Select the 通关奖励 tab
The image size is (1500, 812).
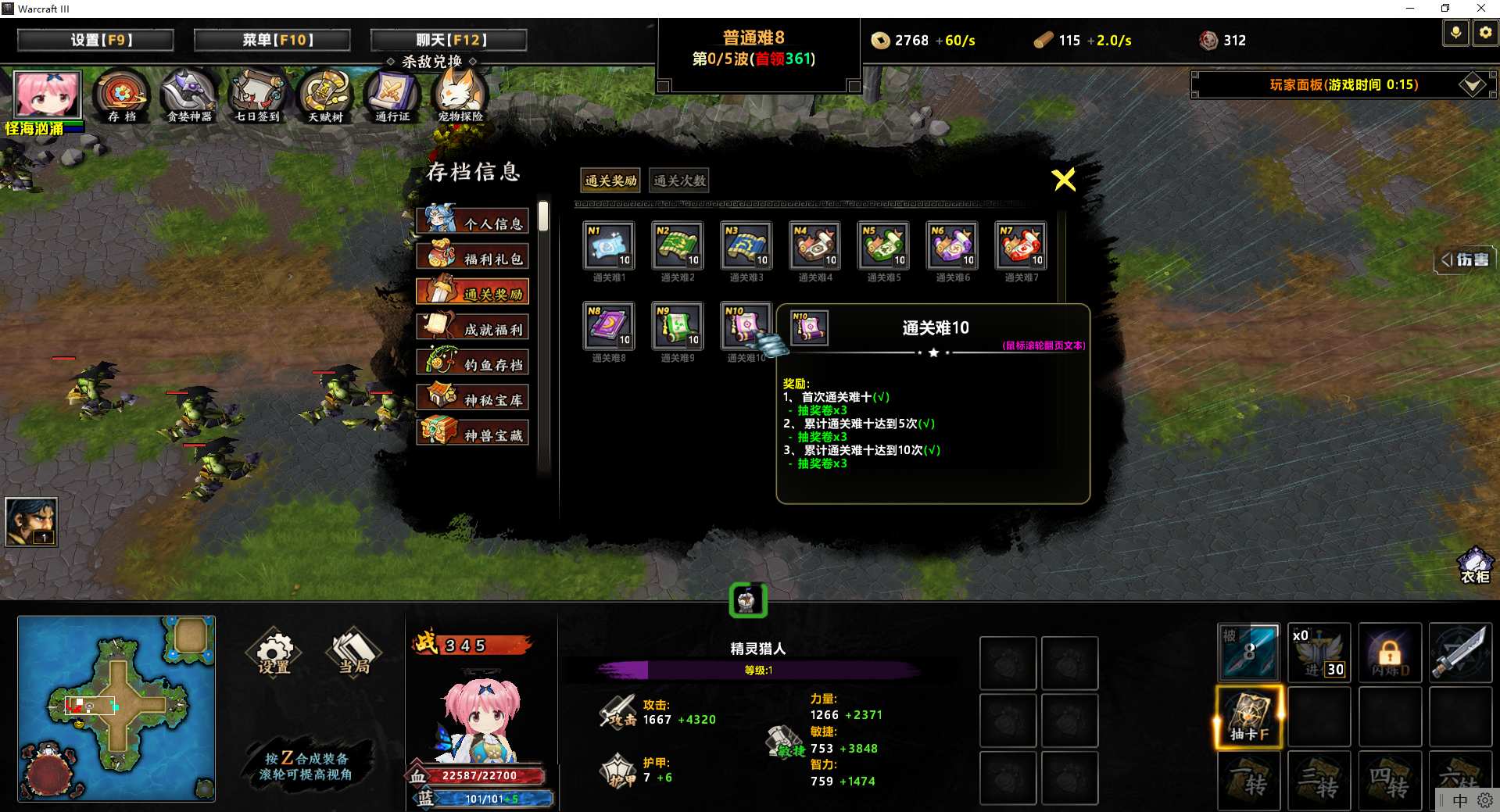(x=610, y=181)
